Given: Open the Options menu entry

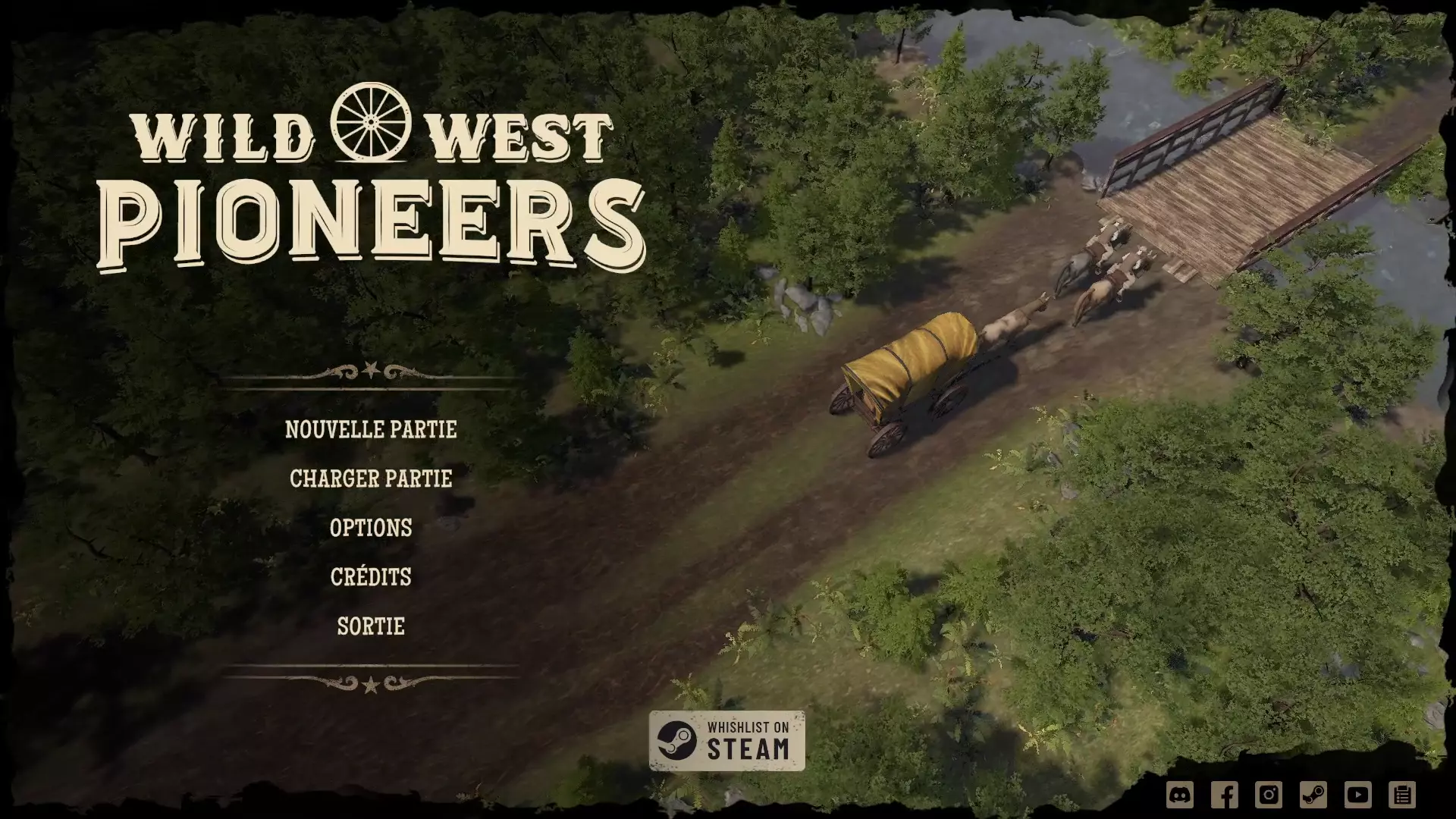Looking at the screenshot, I should click(x=370, y=528).
